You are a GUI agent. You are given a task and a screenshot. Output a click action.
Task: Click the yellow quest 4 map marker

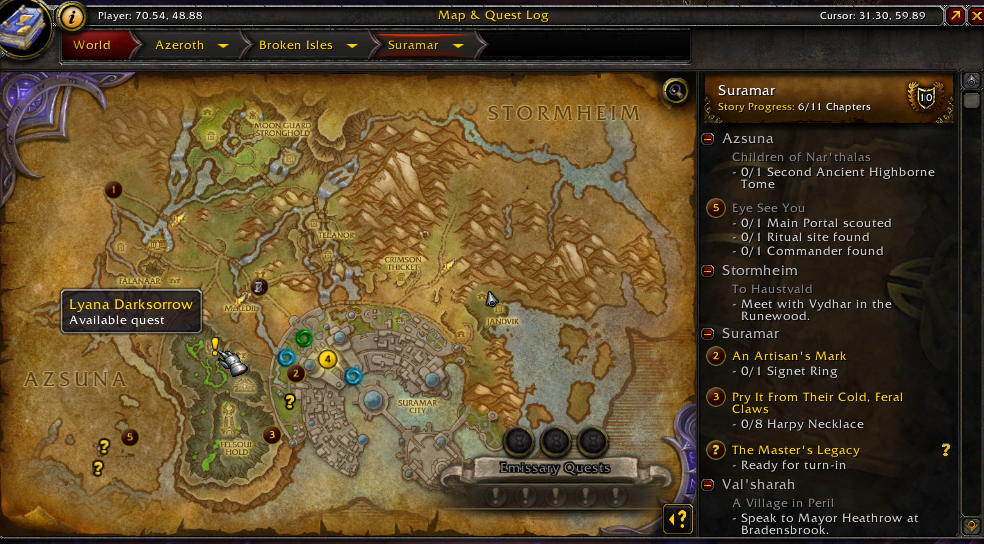coord(327,359)
